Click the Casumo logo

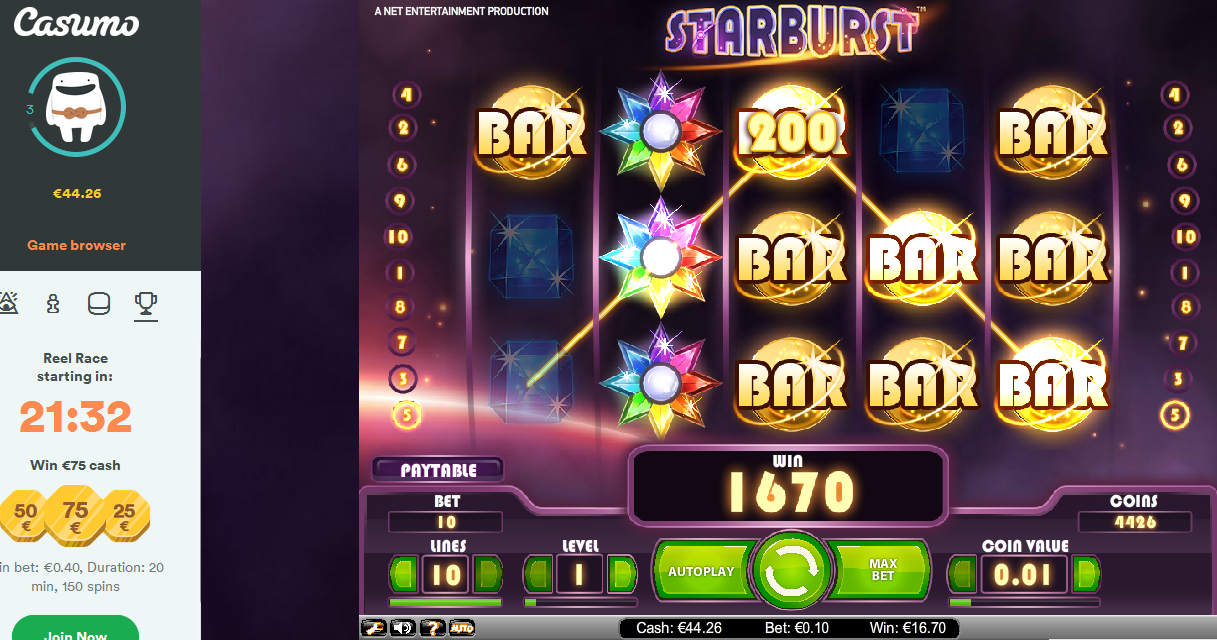click(76, 23)
